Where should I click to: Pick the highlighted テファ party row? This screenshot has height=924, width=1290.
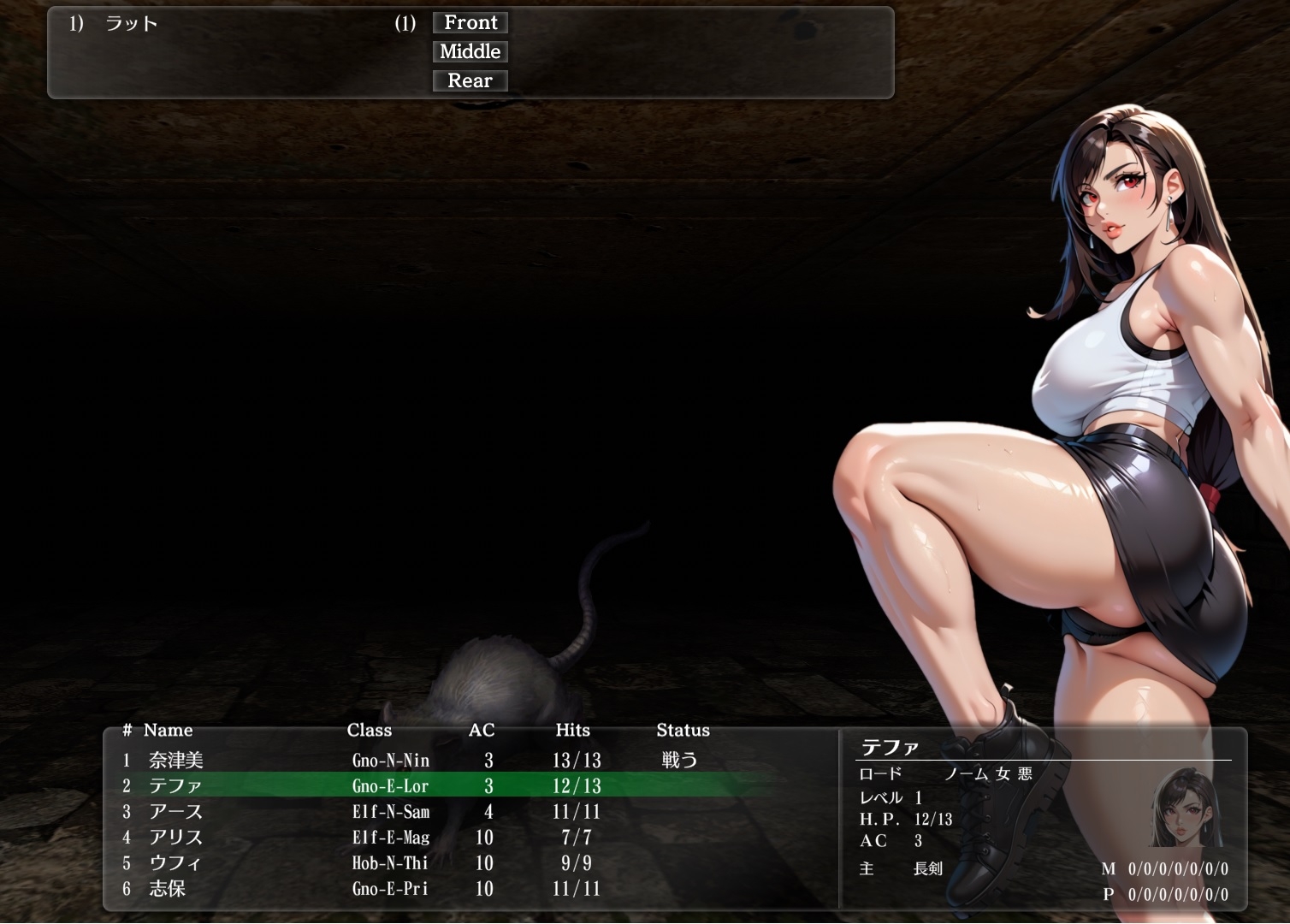[x=176, y=785]
